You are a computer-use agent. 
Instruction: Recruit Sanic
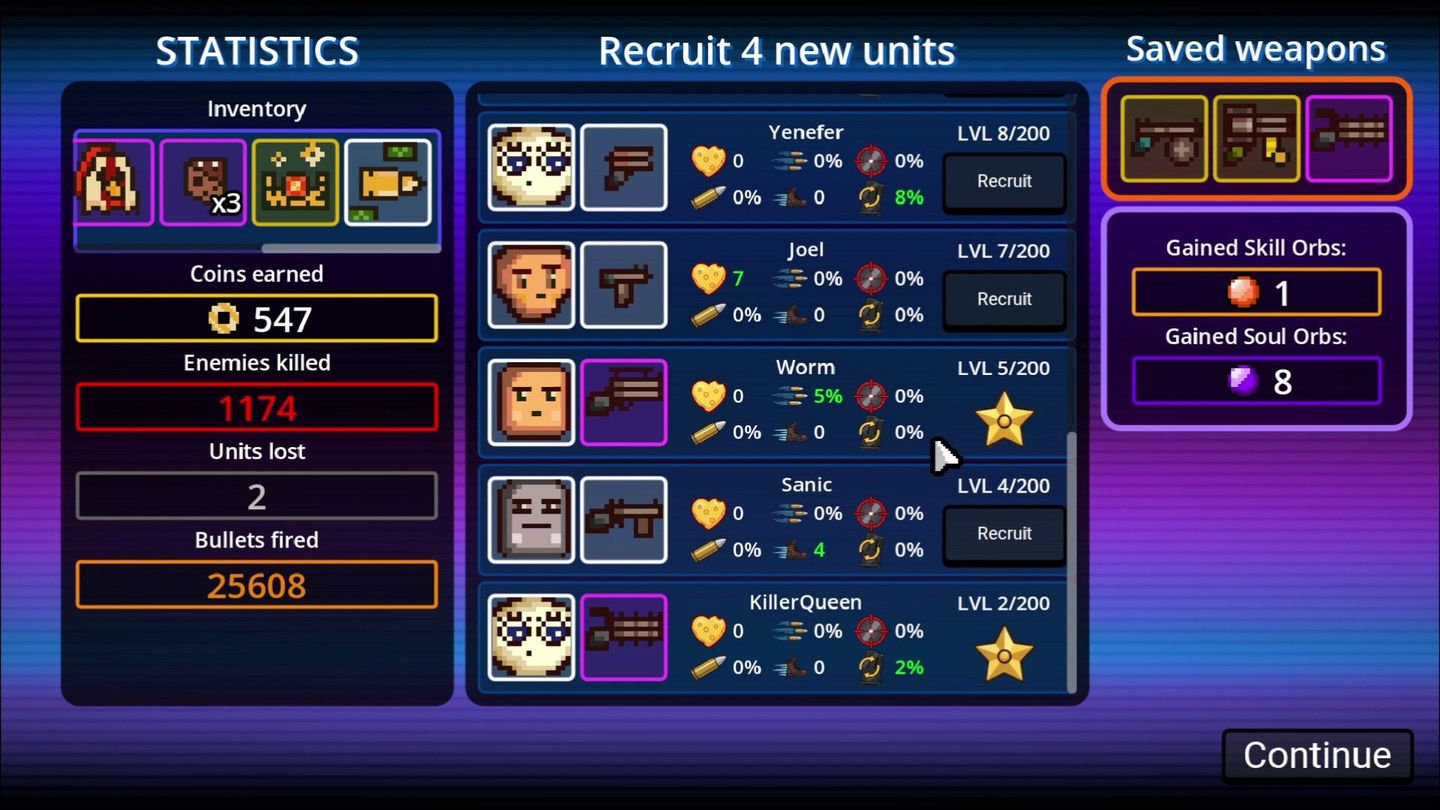point(1003,533)
